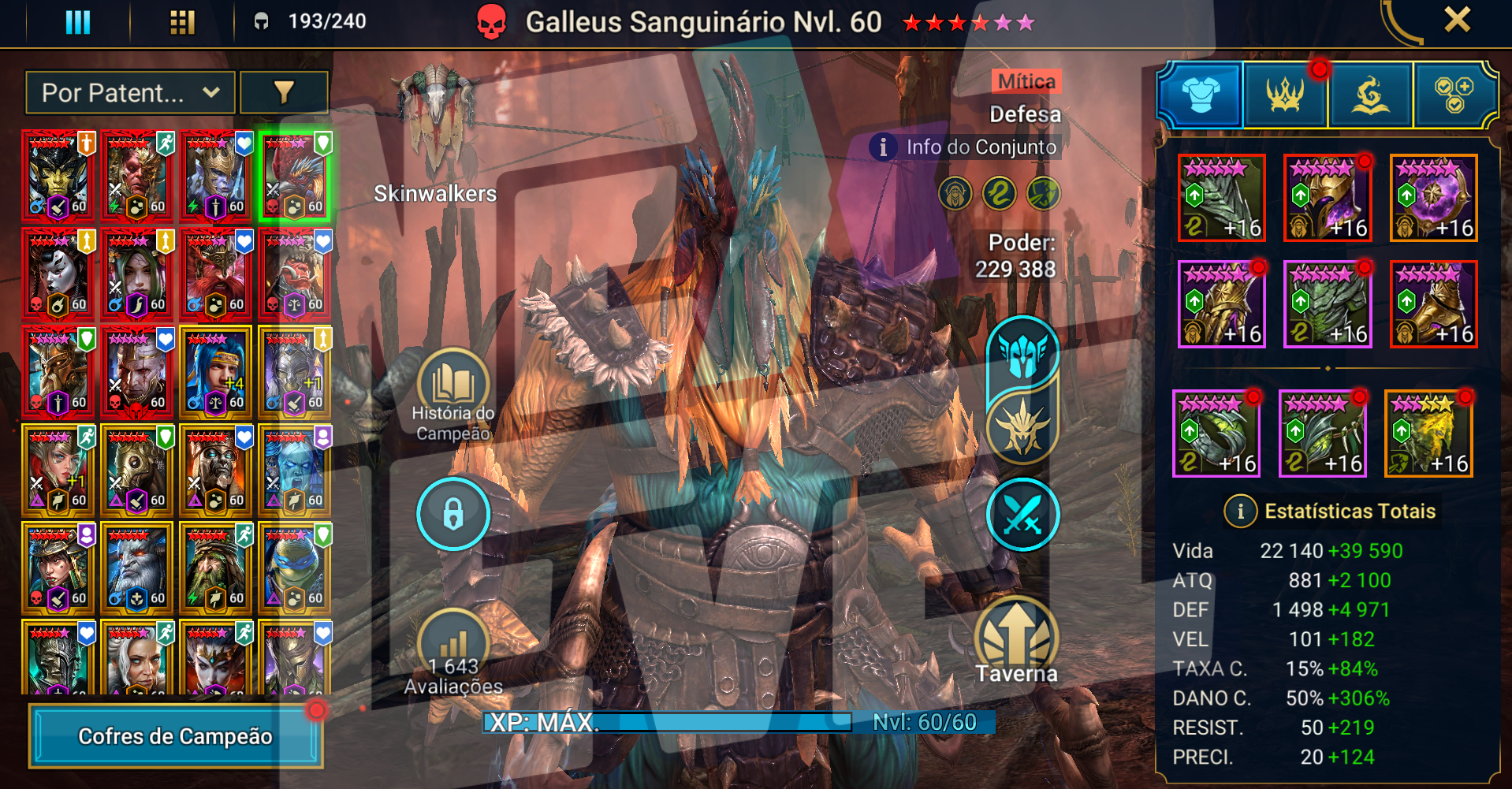Select the highlighted Galleus champion portrait

[x=295, y=176]
